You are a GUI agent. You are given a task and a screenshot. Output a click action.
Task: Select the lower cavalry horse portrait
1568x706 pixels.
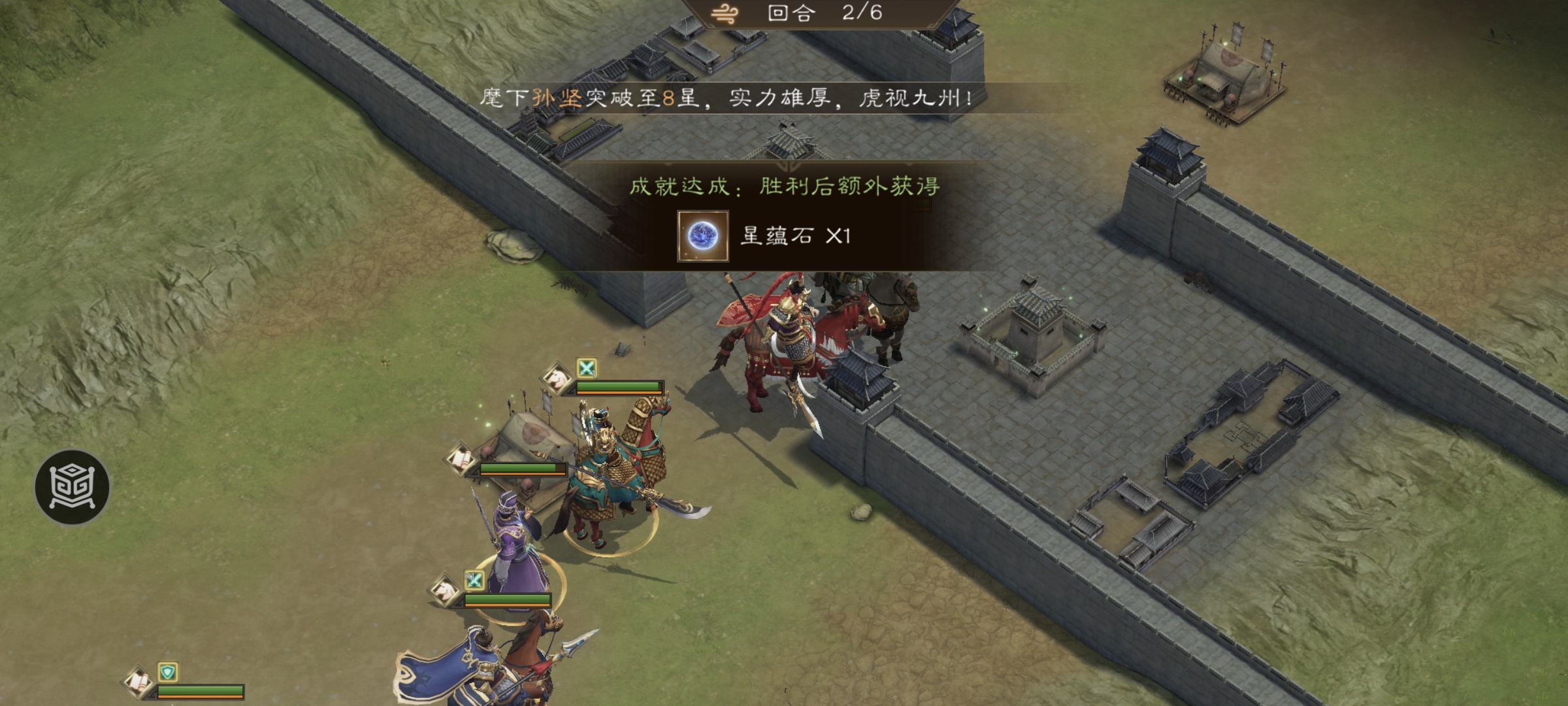click(x=445, y=590)
